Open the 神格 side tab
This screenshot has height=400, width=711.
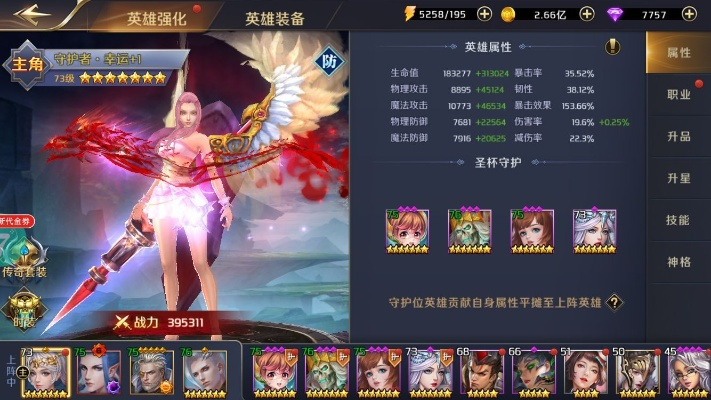coord(678,262)
